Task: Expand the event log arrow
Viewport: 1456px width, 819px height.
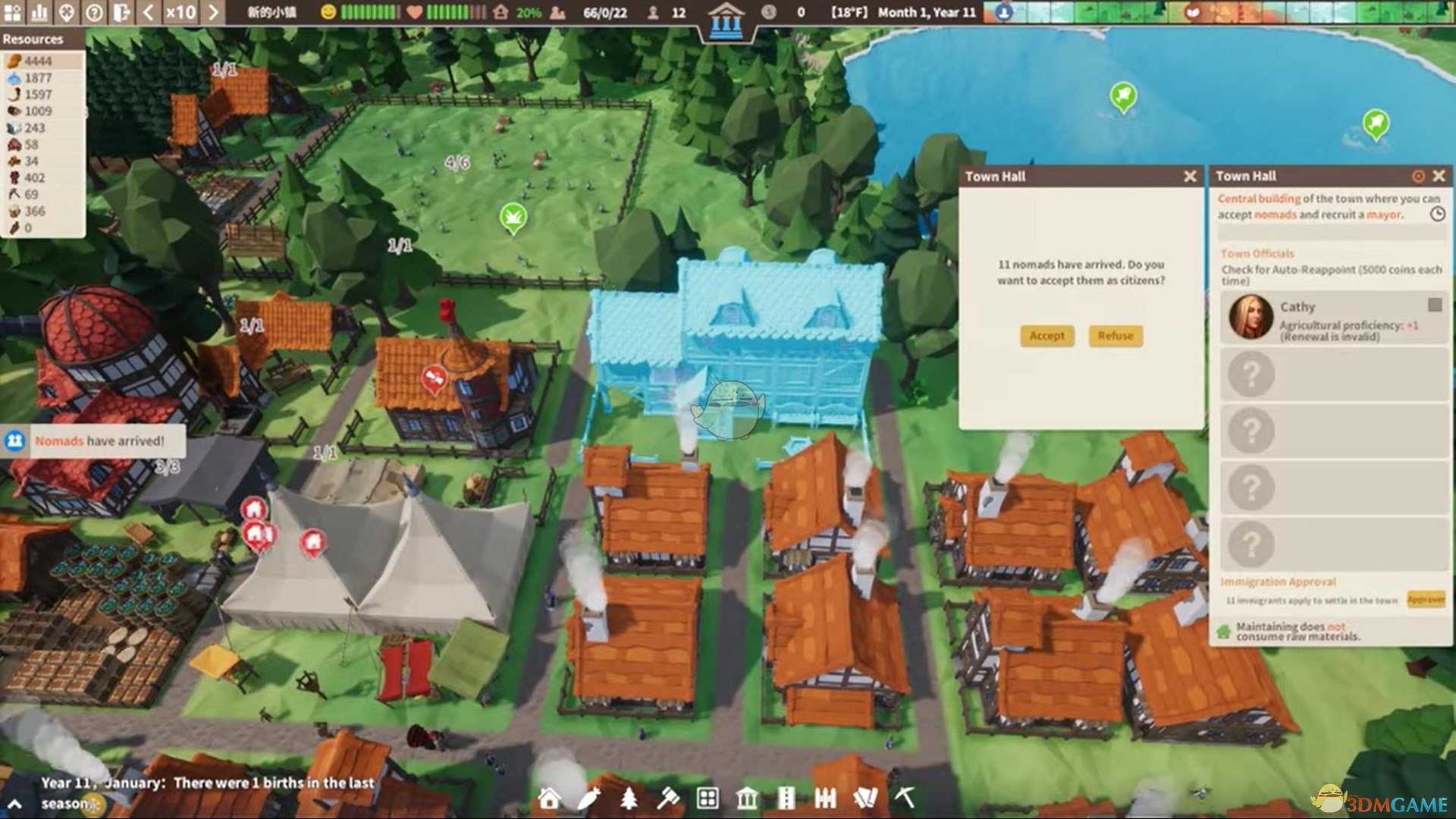Action: (14, 804)
